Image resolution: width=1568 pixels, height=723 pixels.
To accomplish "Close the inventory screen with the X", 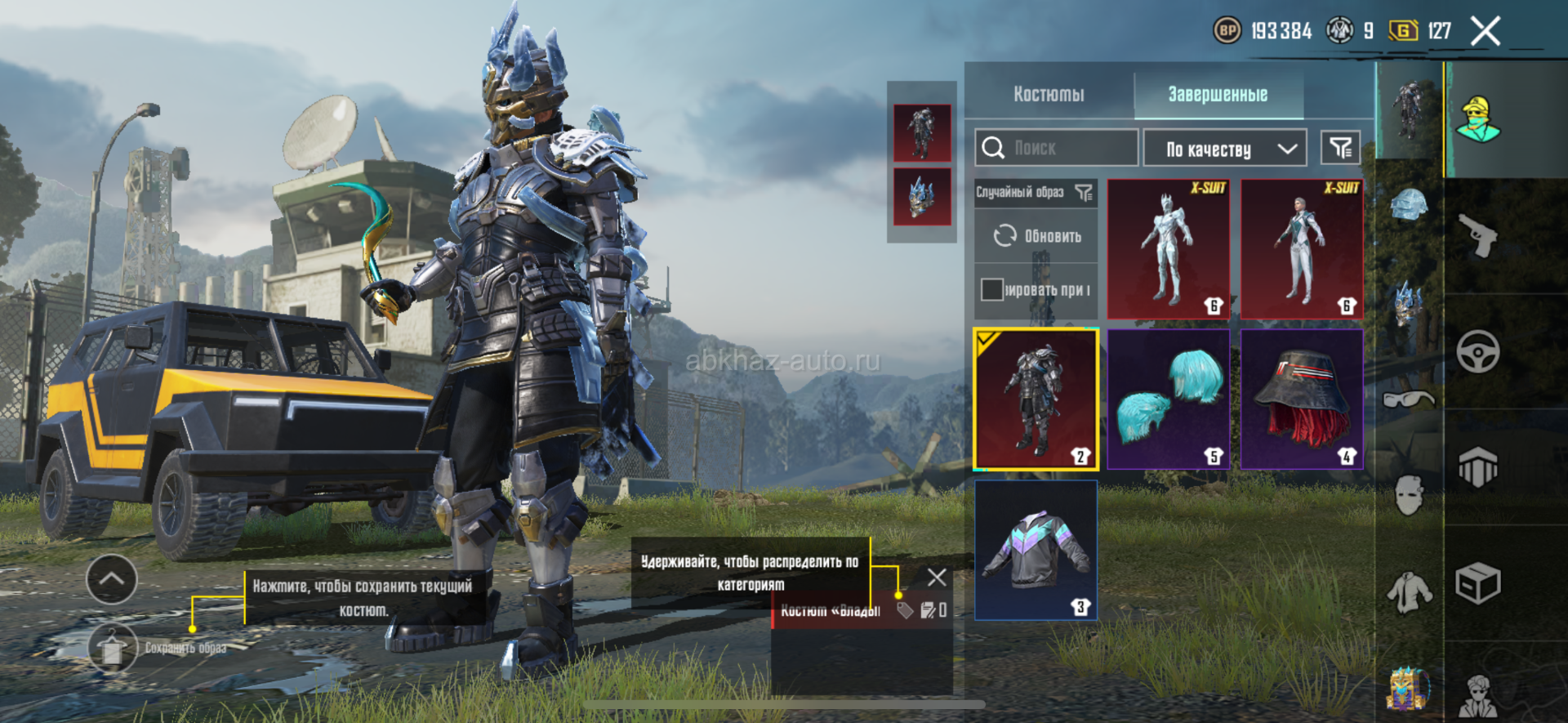I will point(1485,32).
